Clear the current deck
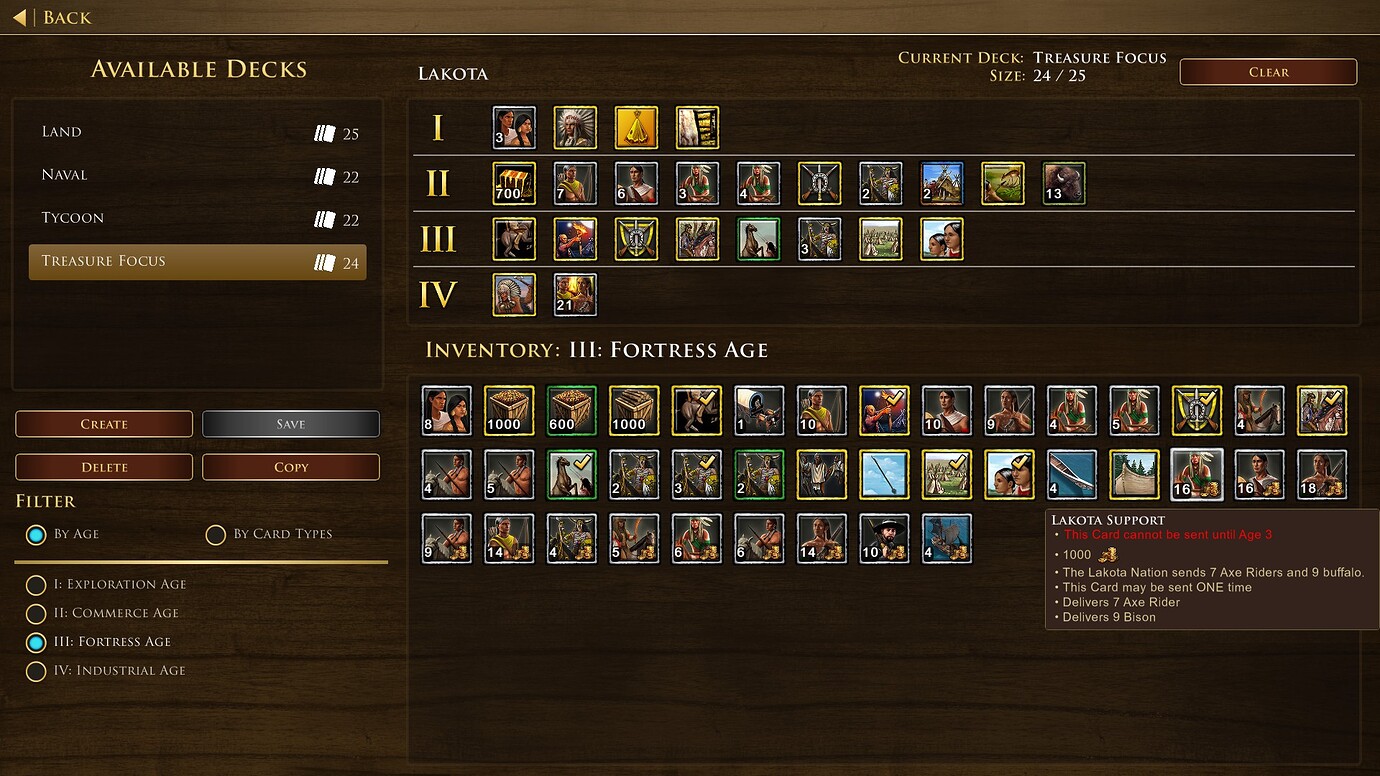The height and width of the screenshot is (776, 1380). tap(1268, 72)
